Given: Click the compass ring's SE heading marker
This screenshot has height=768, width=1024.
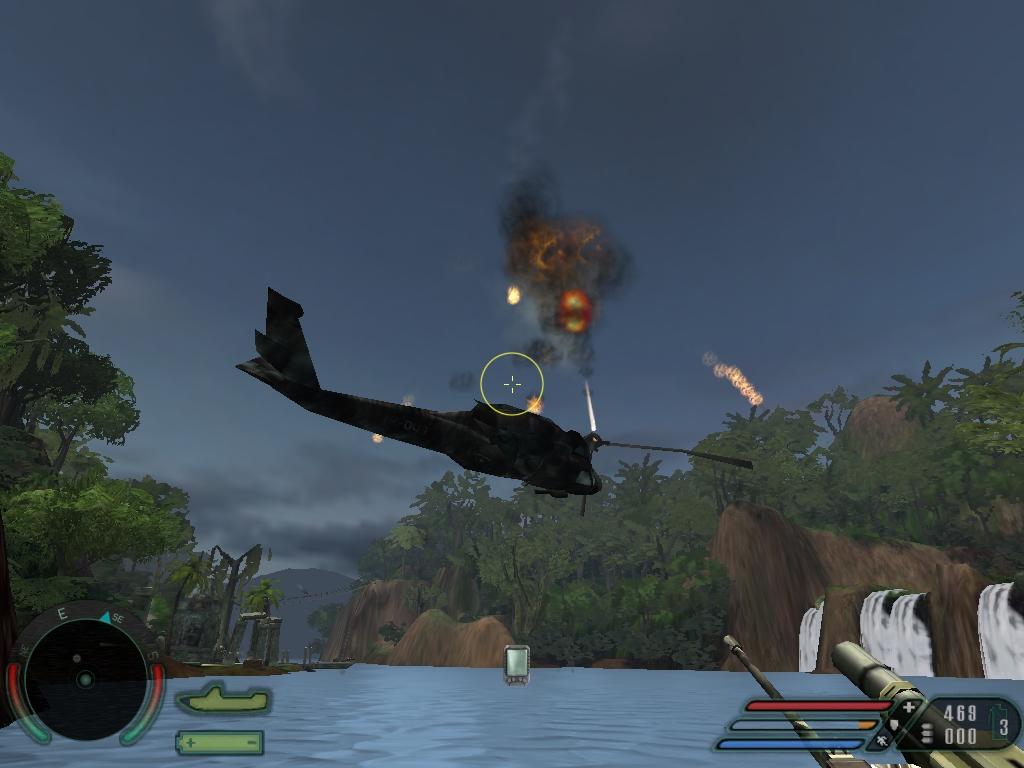Looking at the screenshot, I should [x=117, y=619].
